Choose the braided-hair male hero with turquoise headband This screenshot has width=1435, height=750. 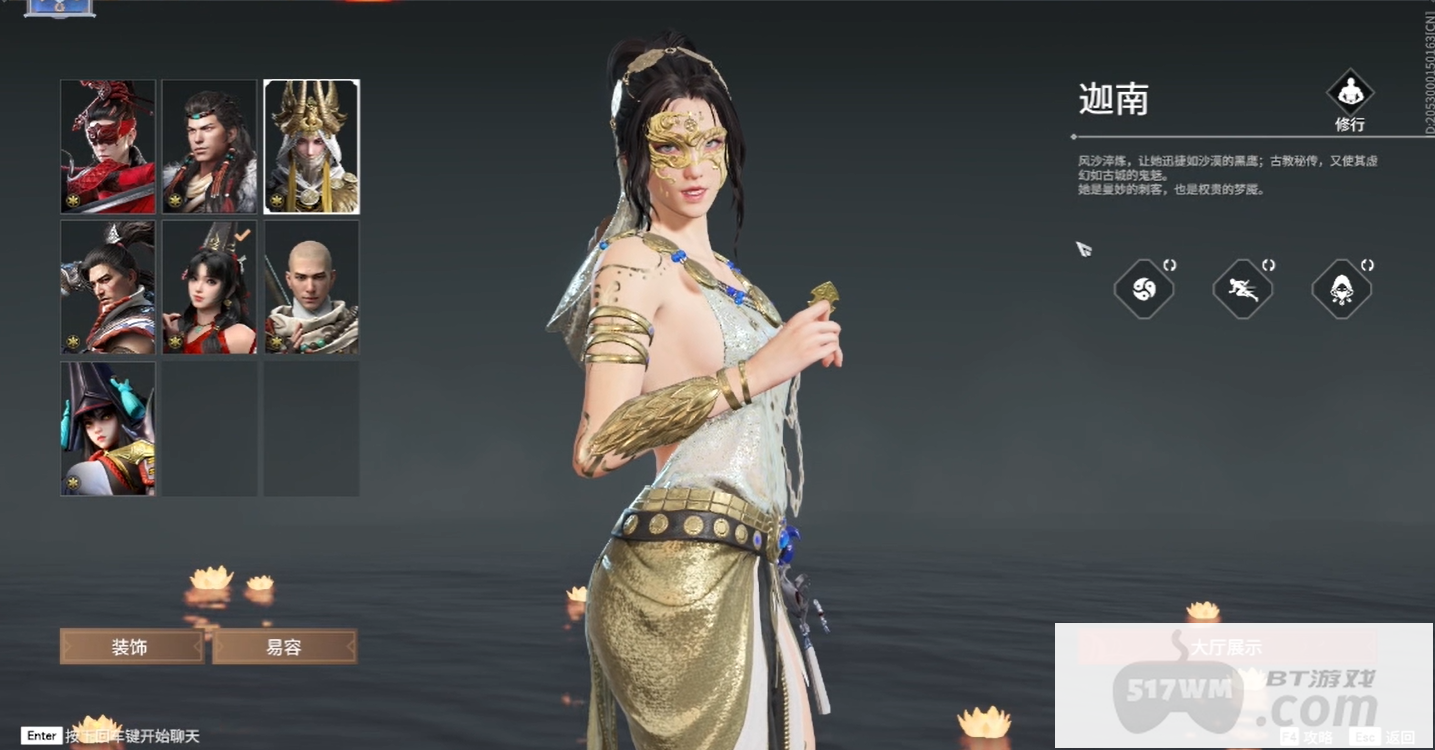click(210, 147)
